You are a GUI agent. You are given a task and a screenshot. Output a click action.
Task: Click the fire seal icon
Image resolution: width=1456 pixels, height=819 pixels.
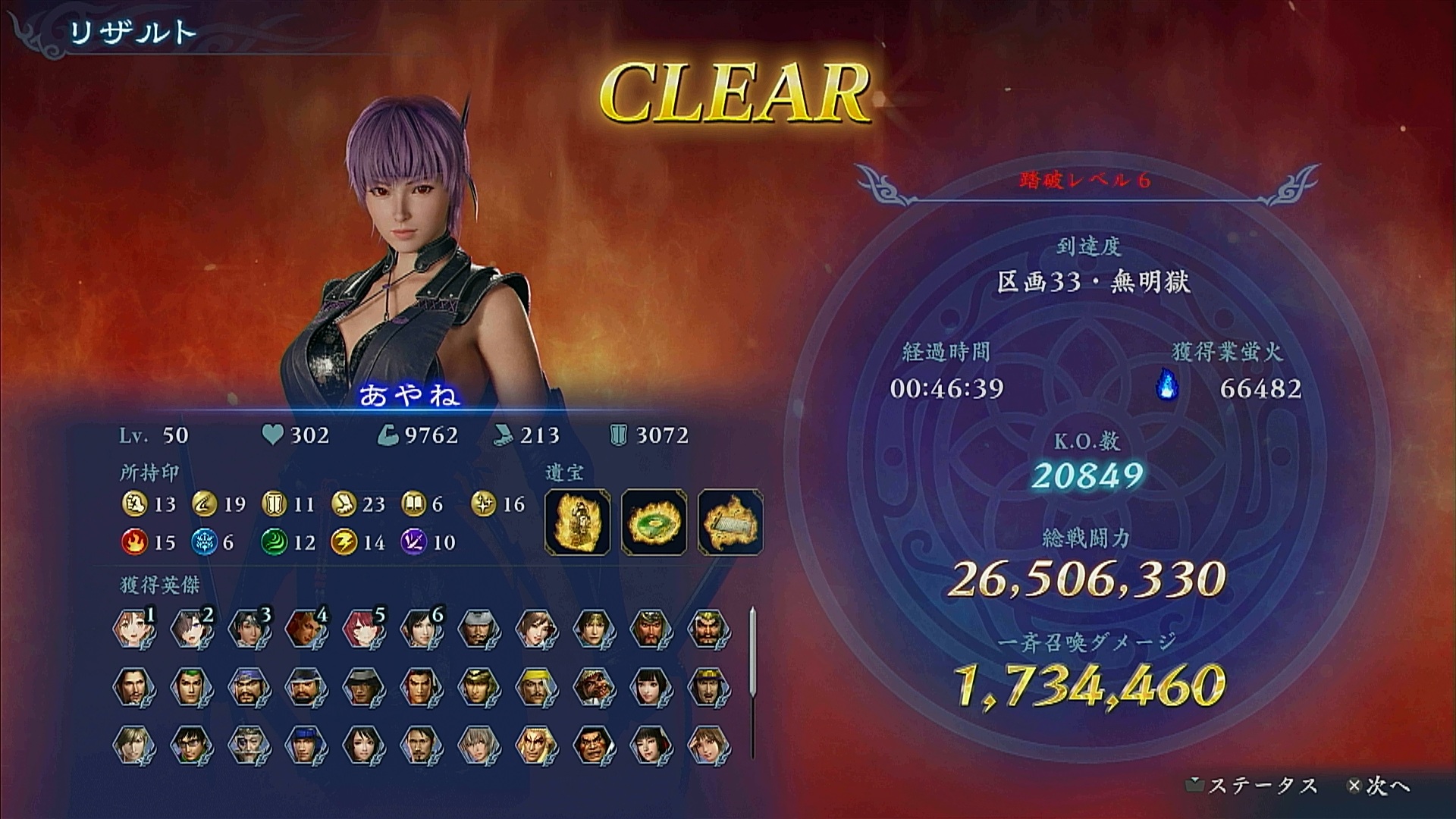point(133,542)
